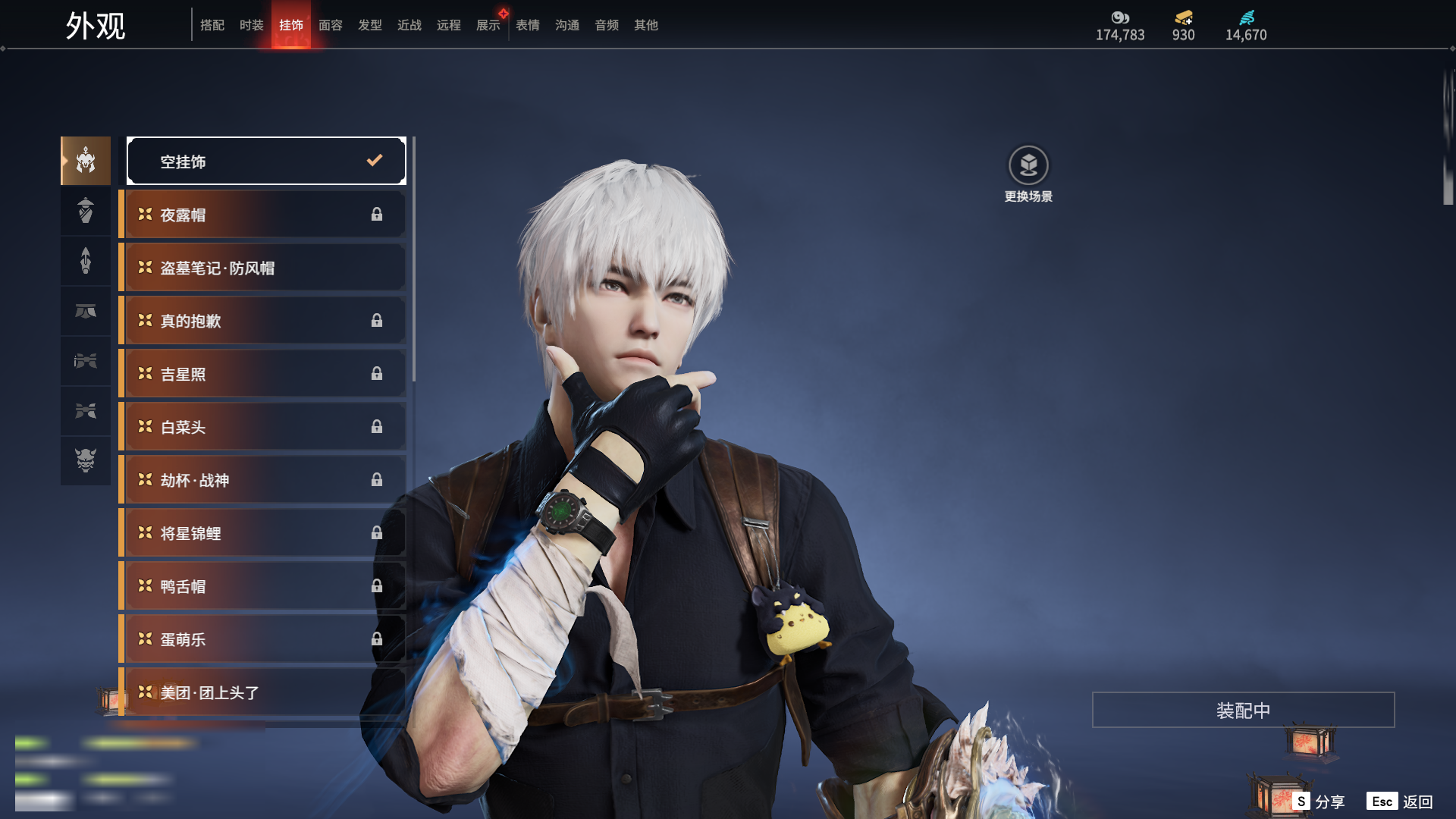Open the 其他 tab
1456x819 pixels.
(x=645, y=25)
